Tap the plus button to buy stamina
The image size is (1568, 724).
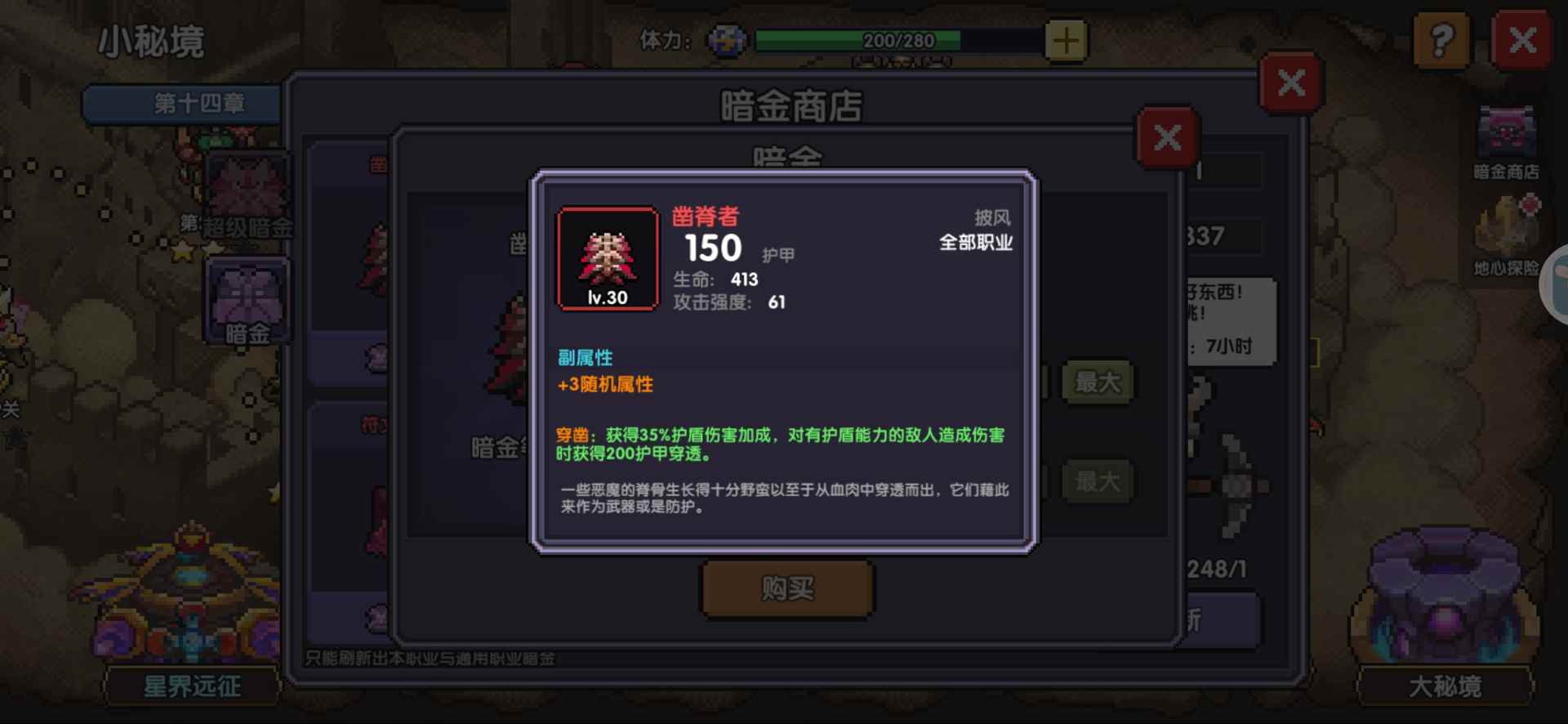[x=1065, y=41]
